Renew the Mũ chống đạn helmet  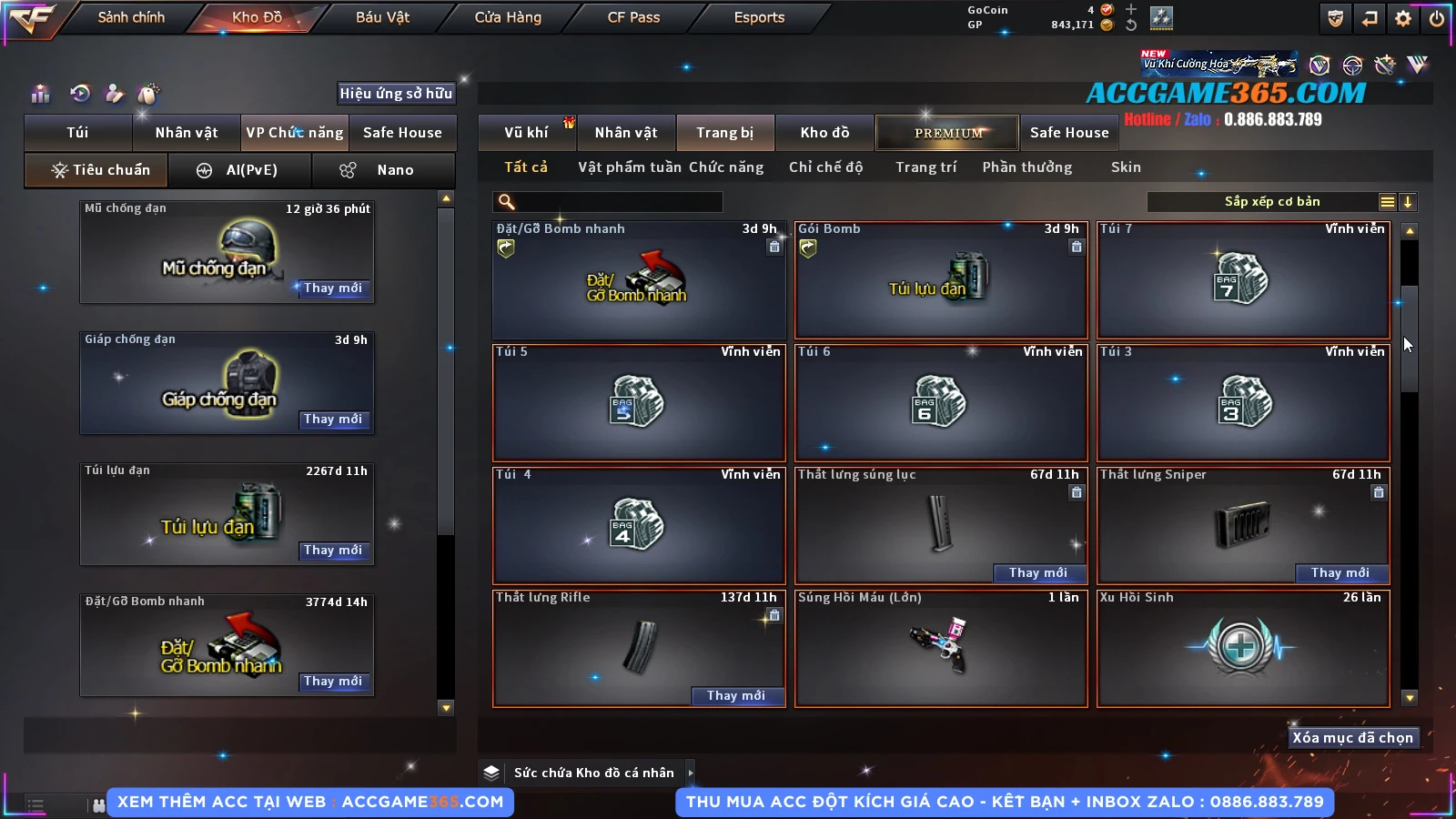(x=333, y=288)
